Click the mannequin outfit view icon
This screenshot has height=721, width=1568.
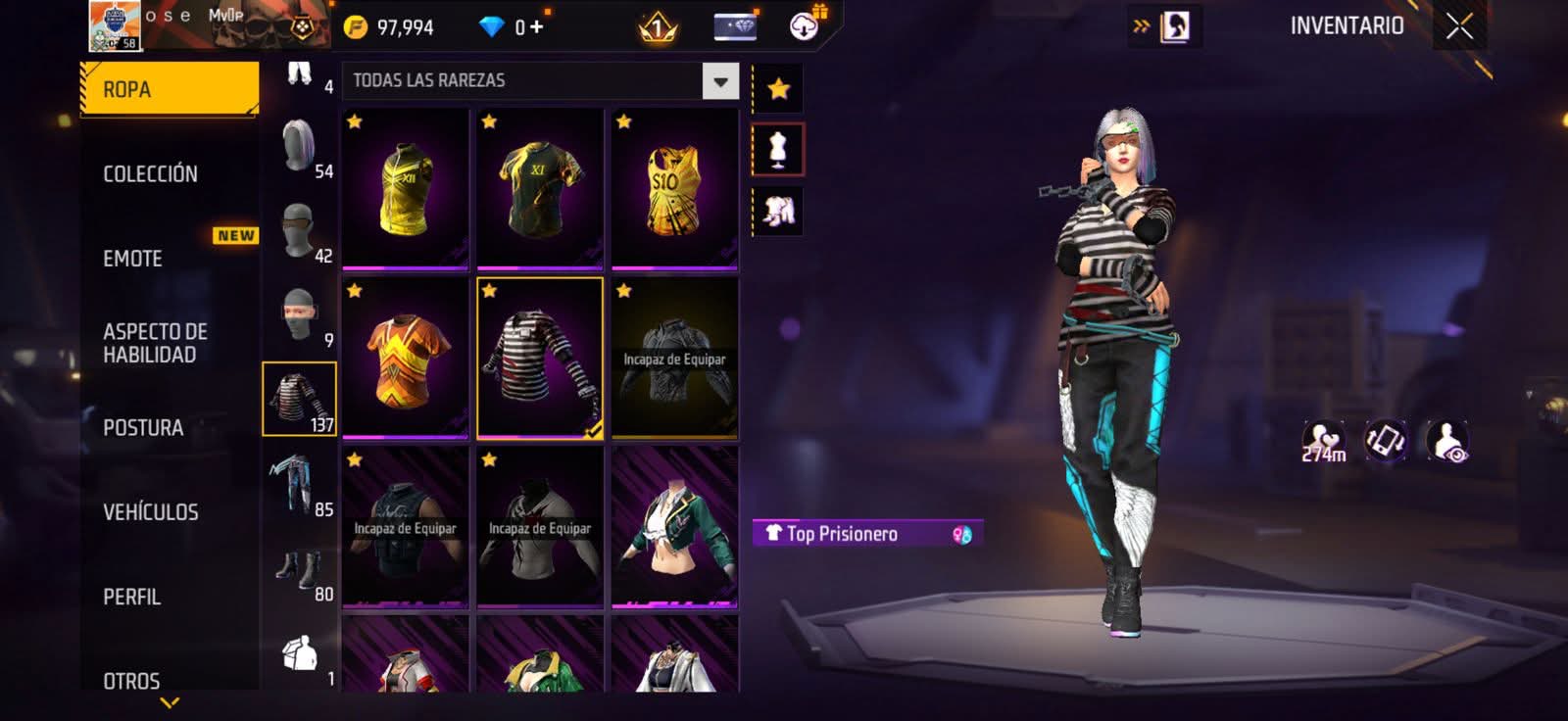coord(778,150)
